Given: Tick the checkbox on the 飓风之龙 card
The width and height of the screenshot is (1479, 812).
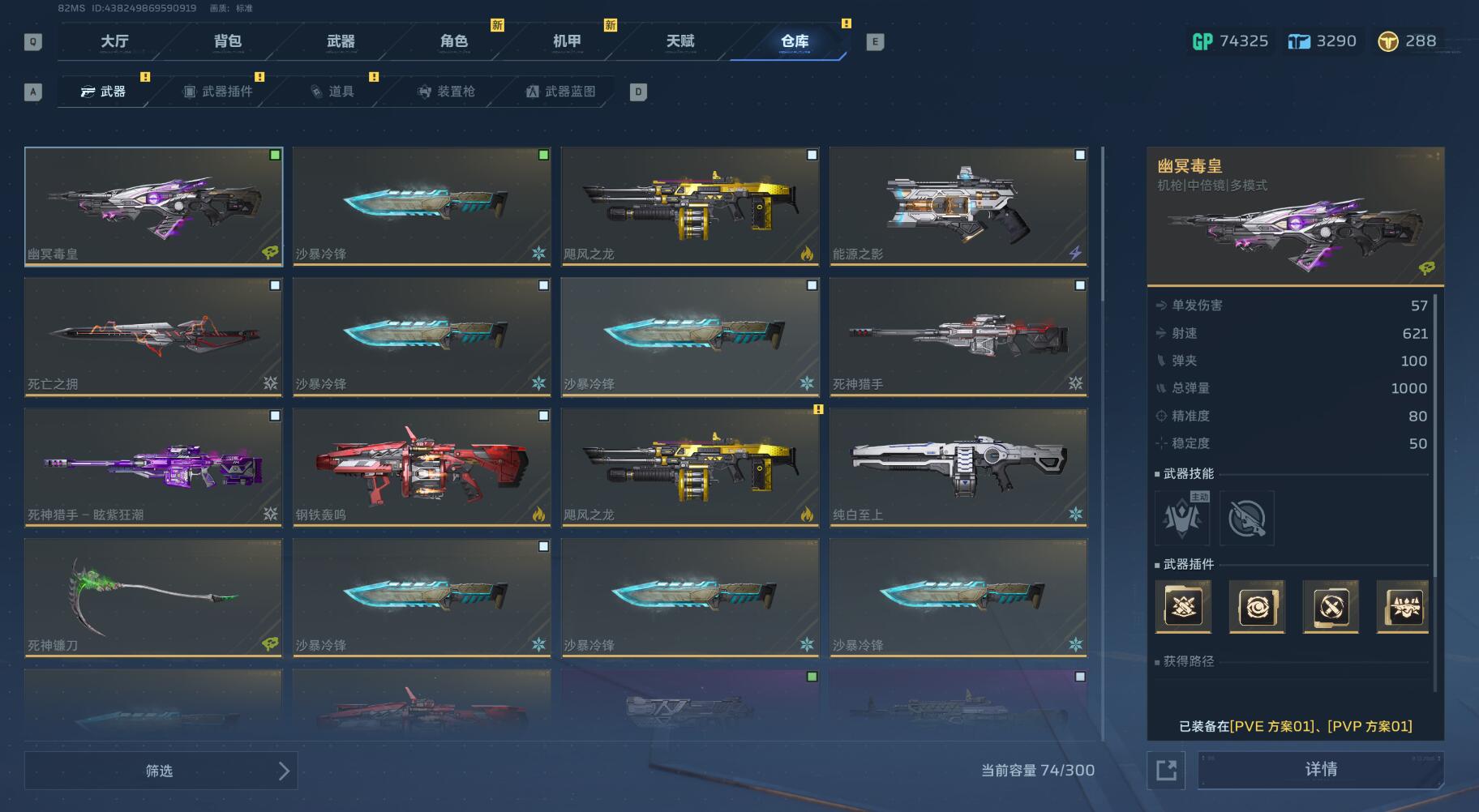Looking at the screenshot, I should 812,155.
